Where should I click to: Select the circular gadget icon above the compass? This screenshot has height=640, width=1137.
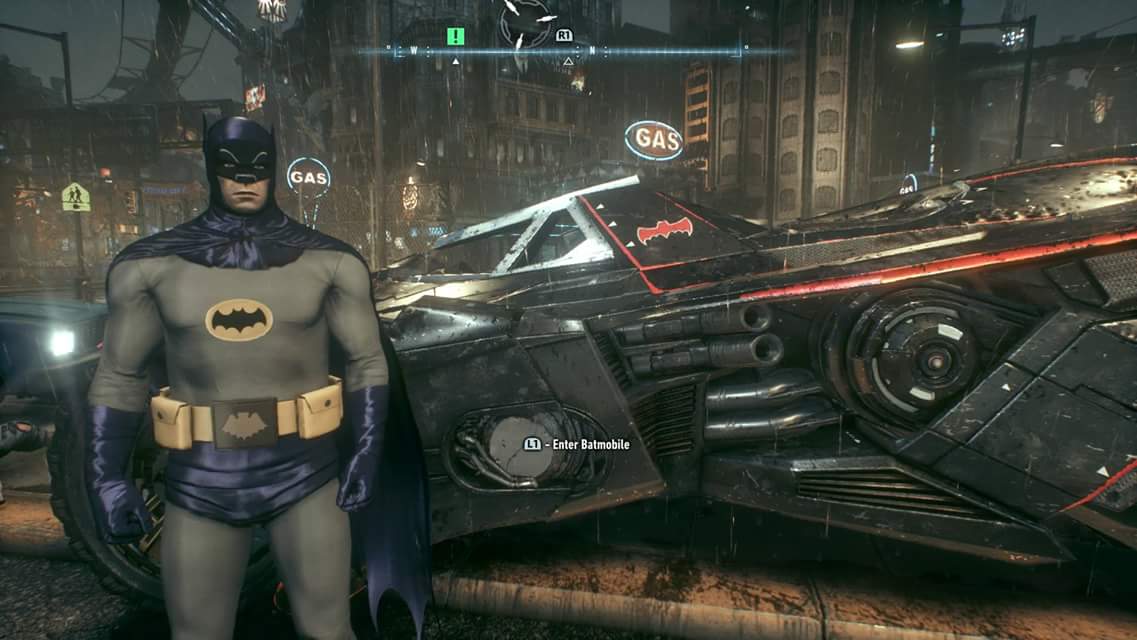pos(526,22)
